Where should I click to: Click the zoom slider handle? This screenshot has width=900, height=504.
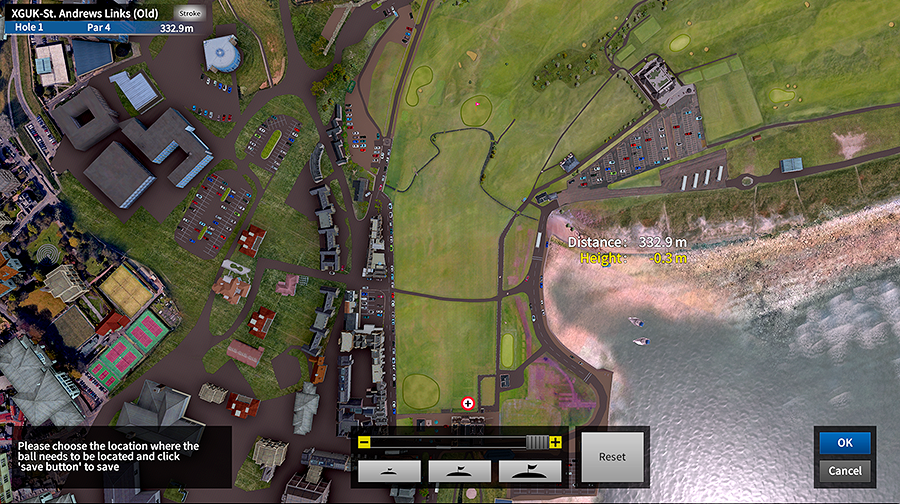pyautogui.click(x=538, y=442)
